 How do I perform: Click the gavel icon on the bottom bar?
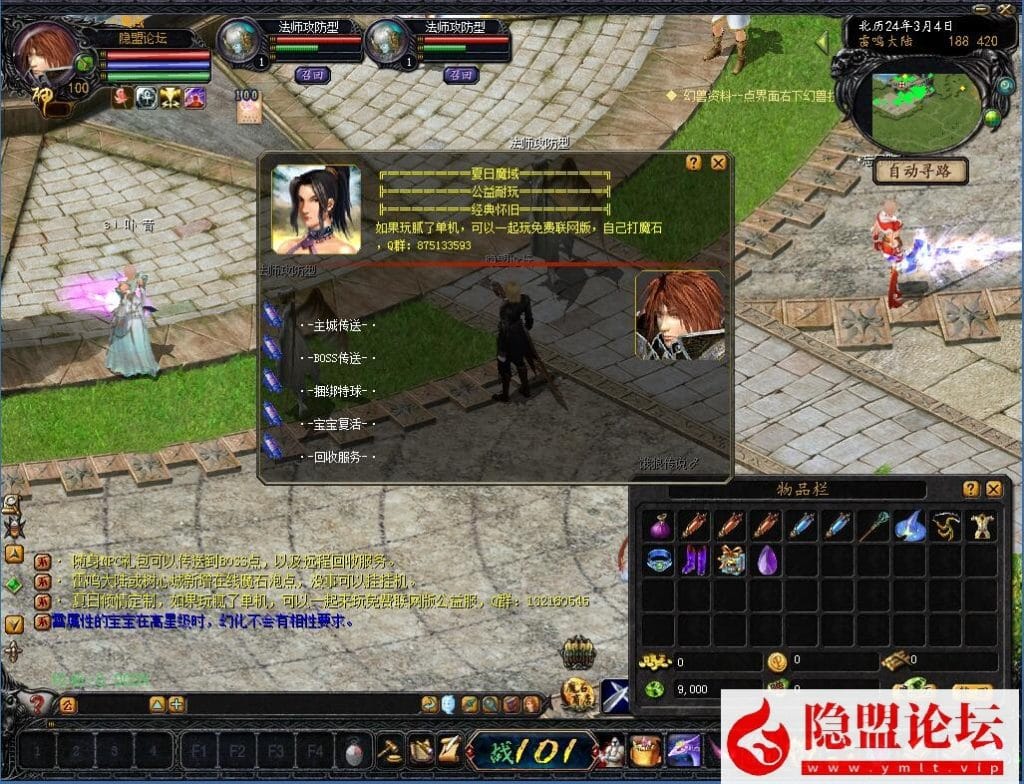[x=388, y=748]
